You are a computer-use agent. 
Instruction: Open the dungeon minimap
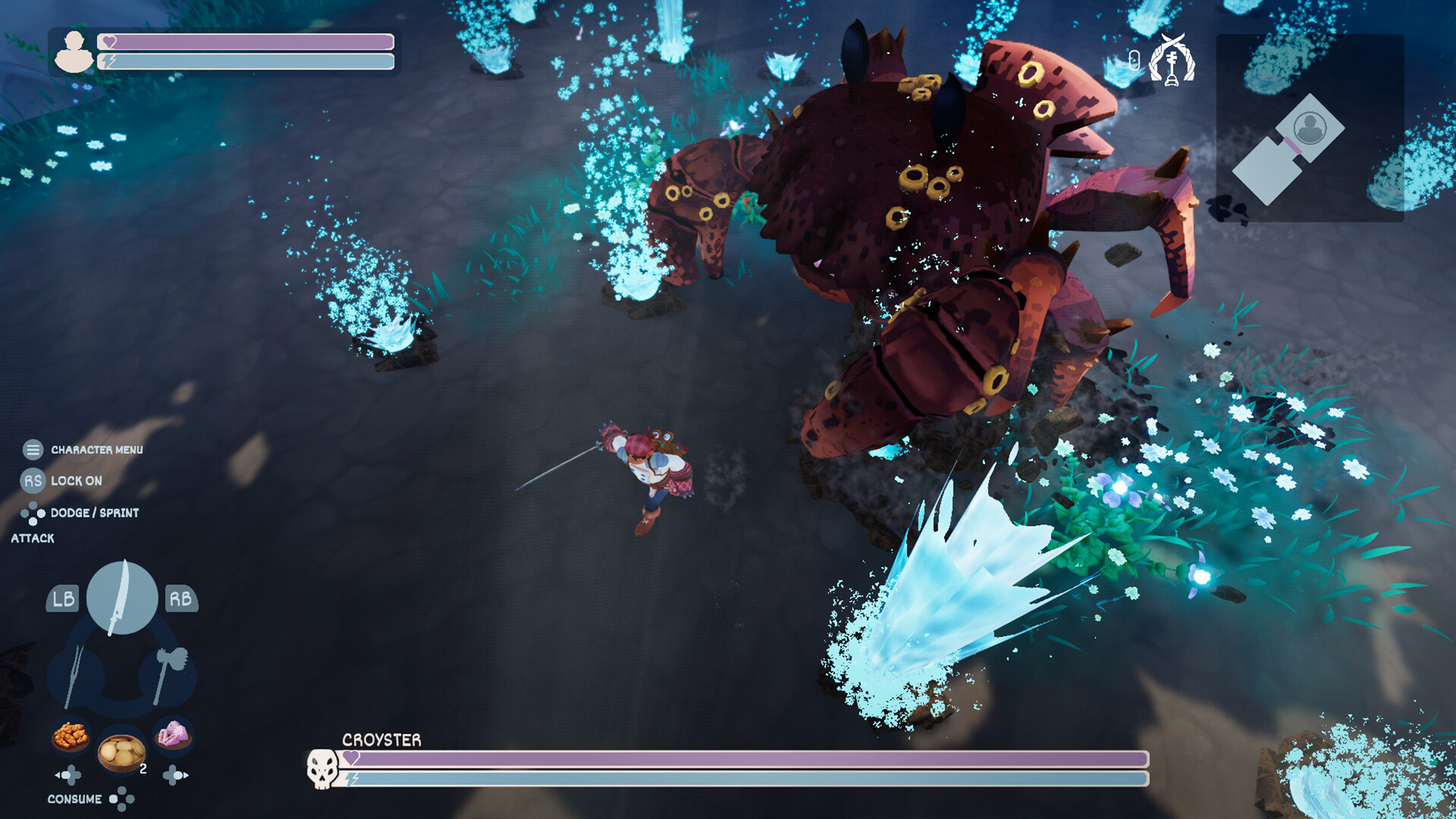(1310, 127)
